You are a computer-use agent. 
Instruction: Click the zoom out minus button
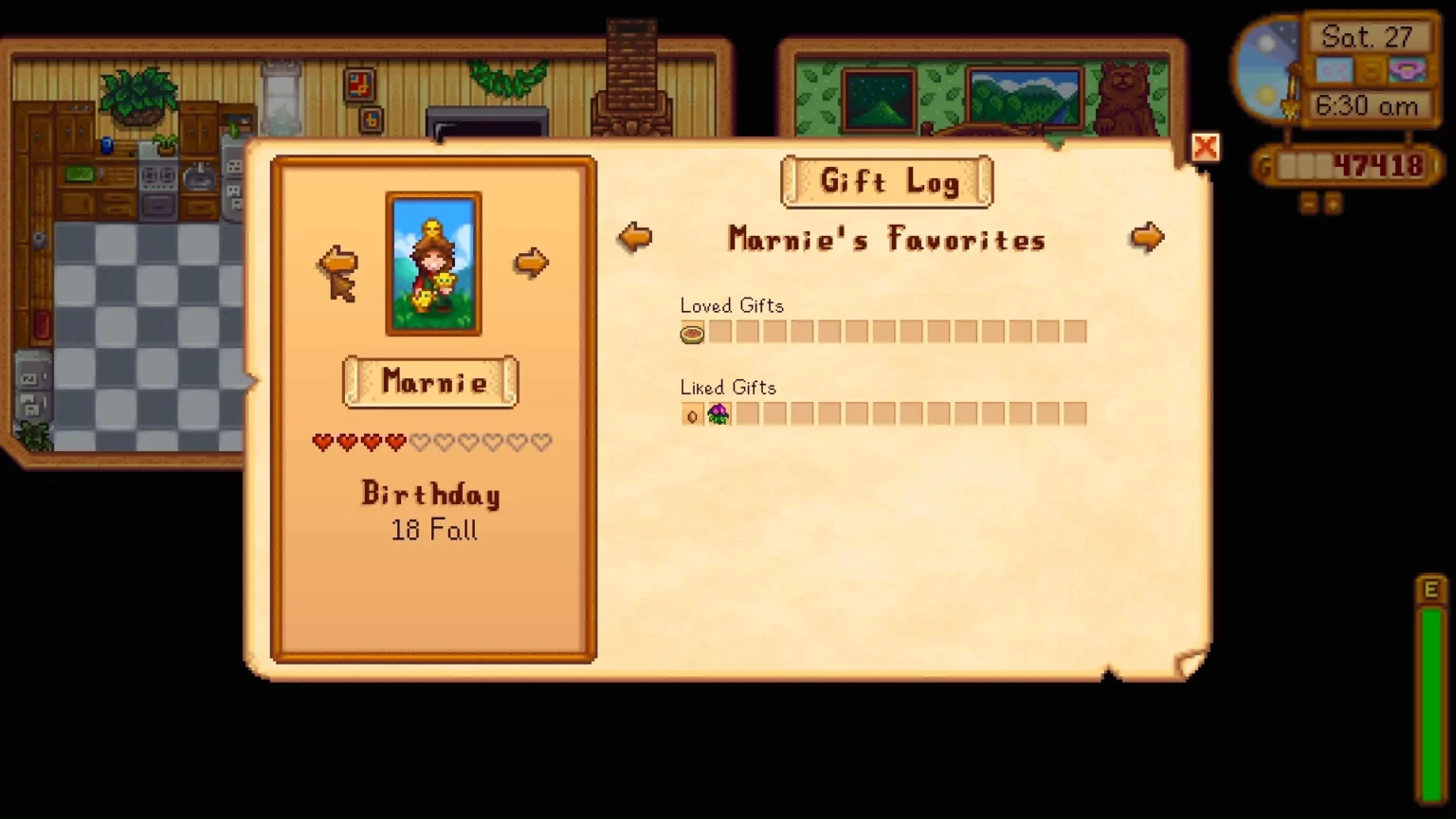pyautogui.click(x=1309, y=203)
